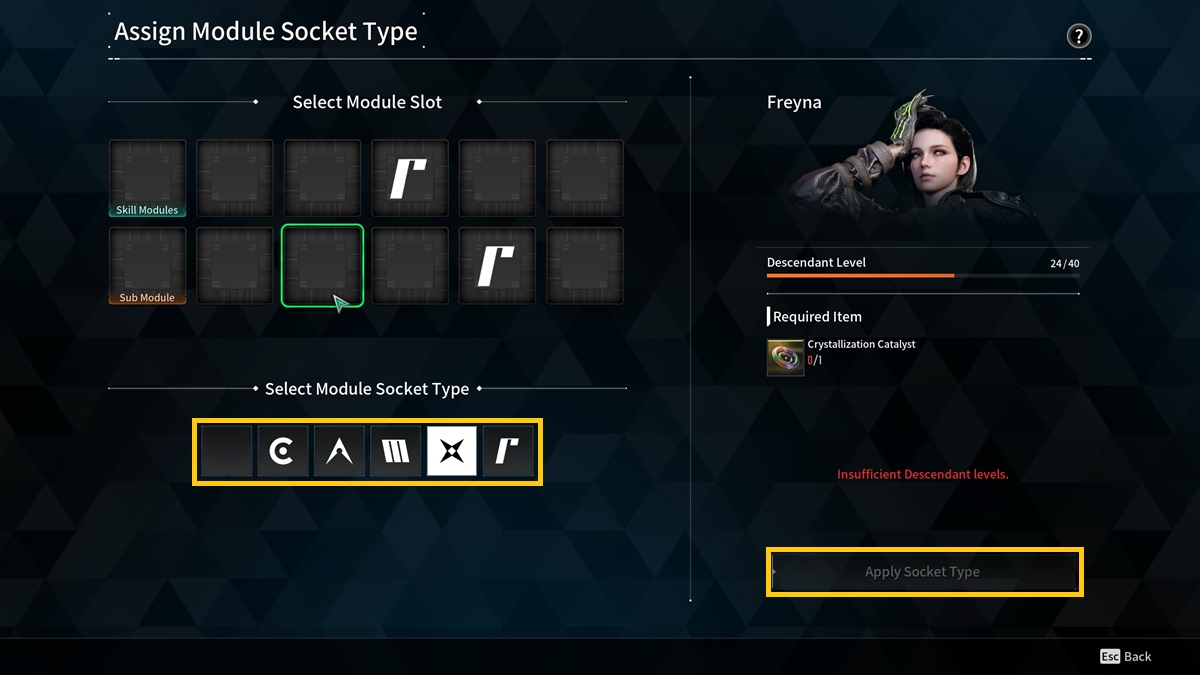Pick the empty blank socket type
The width and height of the screenshot is (1200, 675).
pos(226,452)
